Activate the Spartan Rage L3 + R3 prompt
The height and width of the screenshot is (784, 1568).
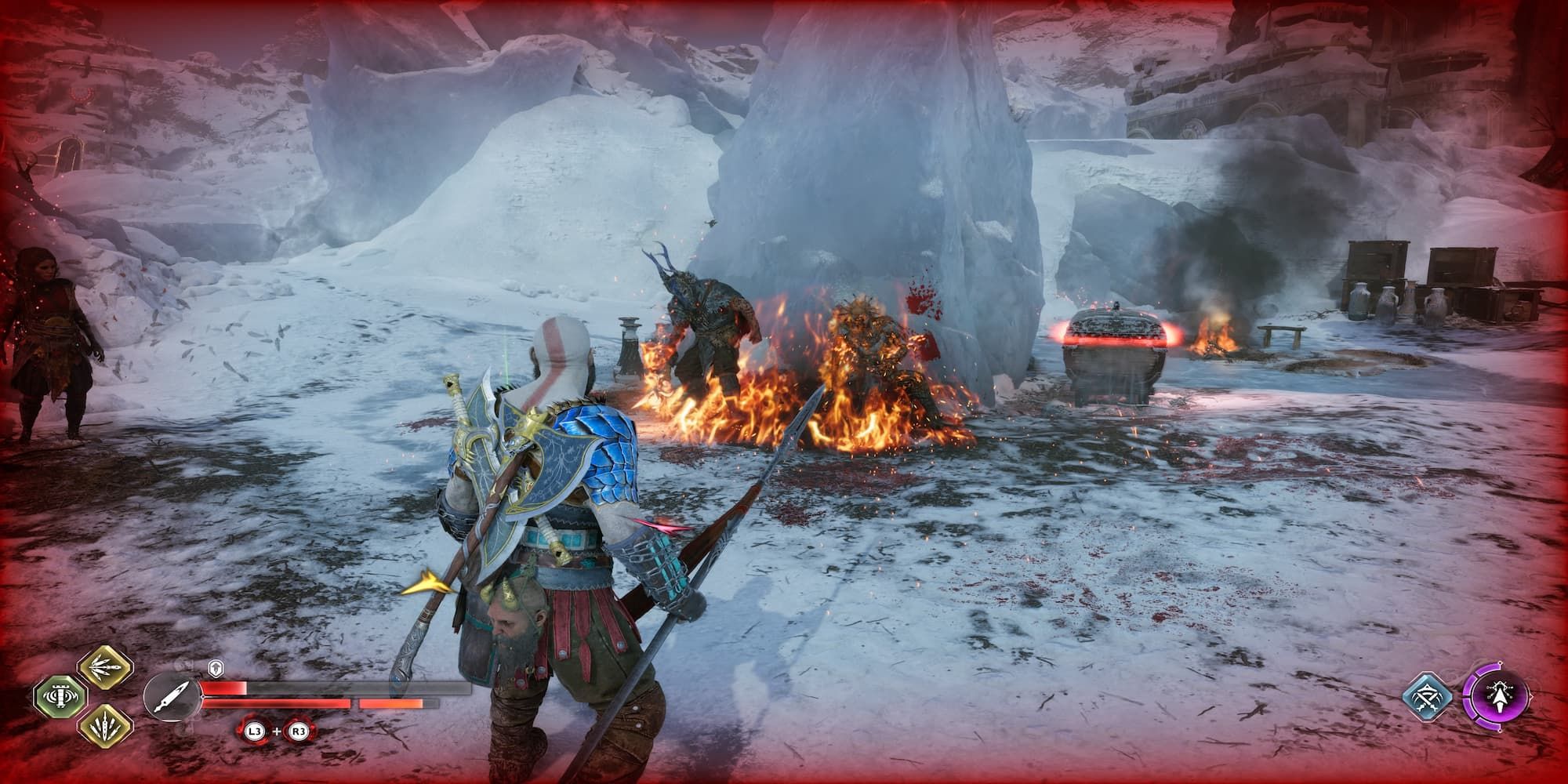276,731
